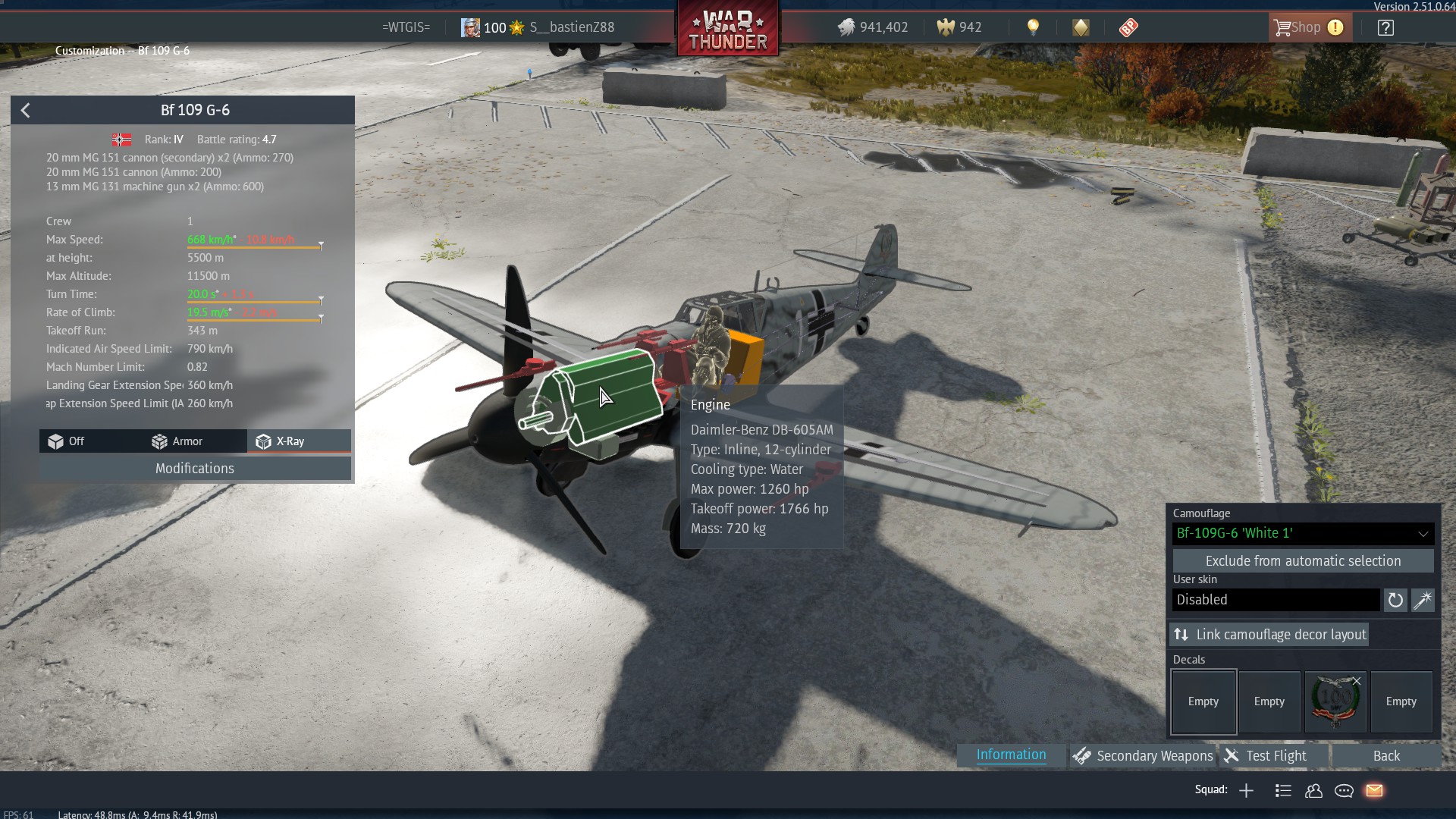Open the Modifications panel
Viewport: 1456px width, 819px height.
coord(195,469)
